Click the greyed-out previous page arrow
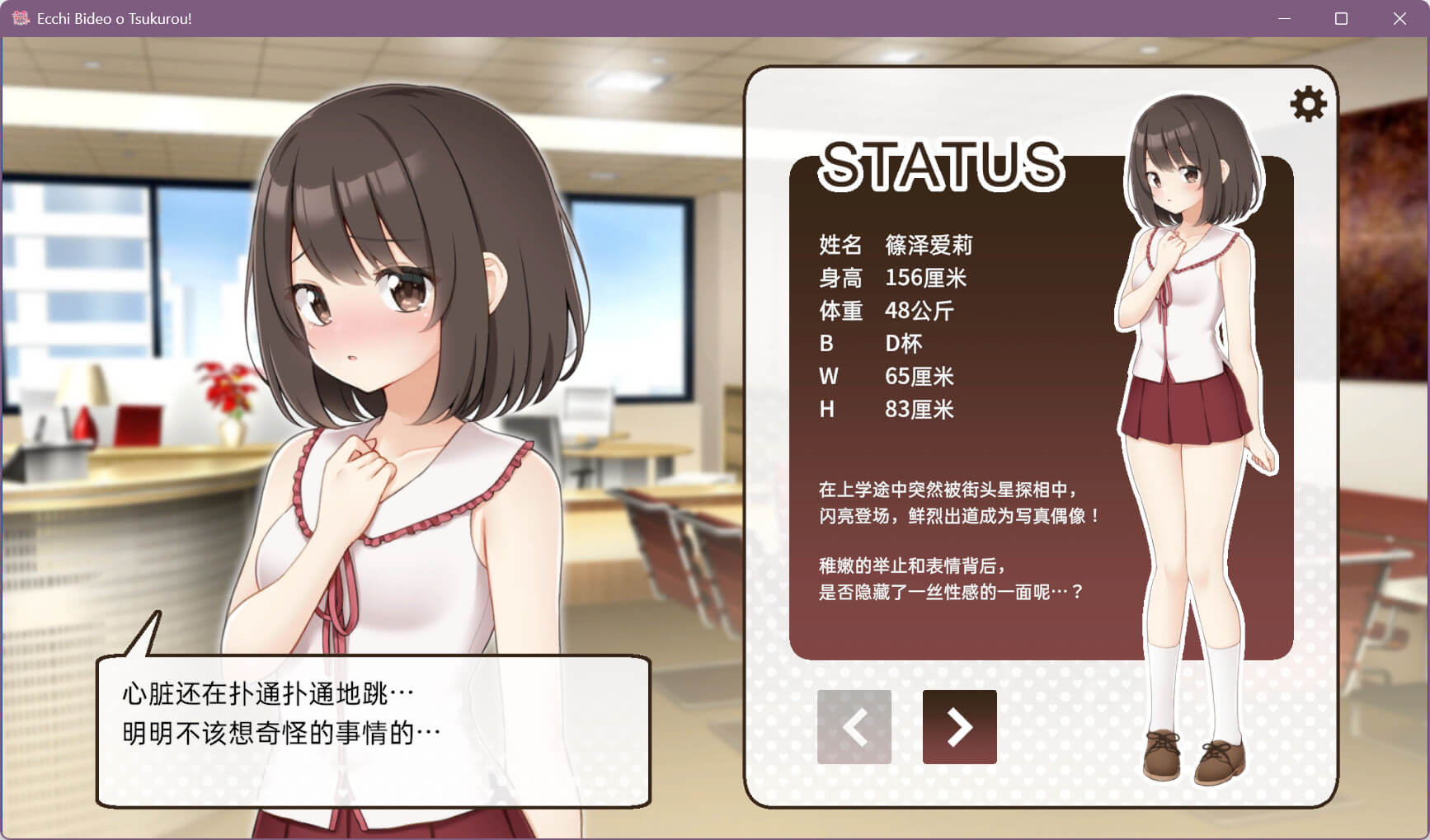The height and width of the screenshot is (840, 1430). [x=854, y=727]
